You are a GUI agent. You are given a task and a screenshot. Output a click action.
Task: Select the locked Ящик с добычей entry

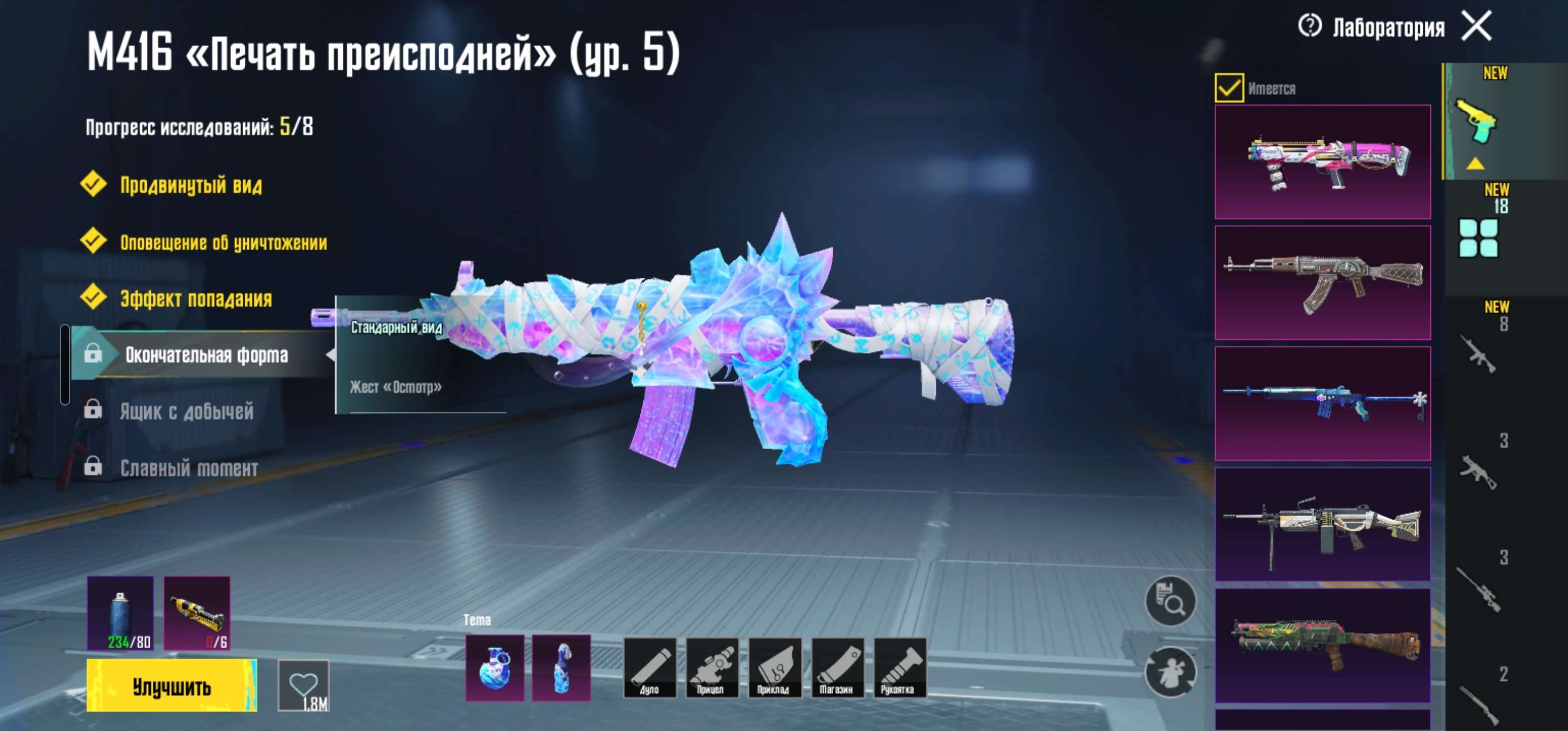(x=186, y=412)
